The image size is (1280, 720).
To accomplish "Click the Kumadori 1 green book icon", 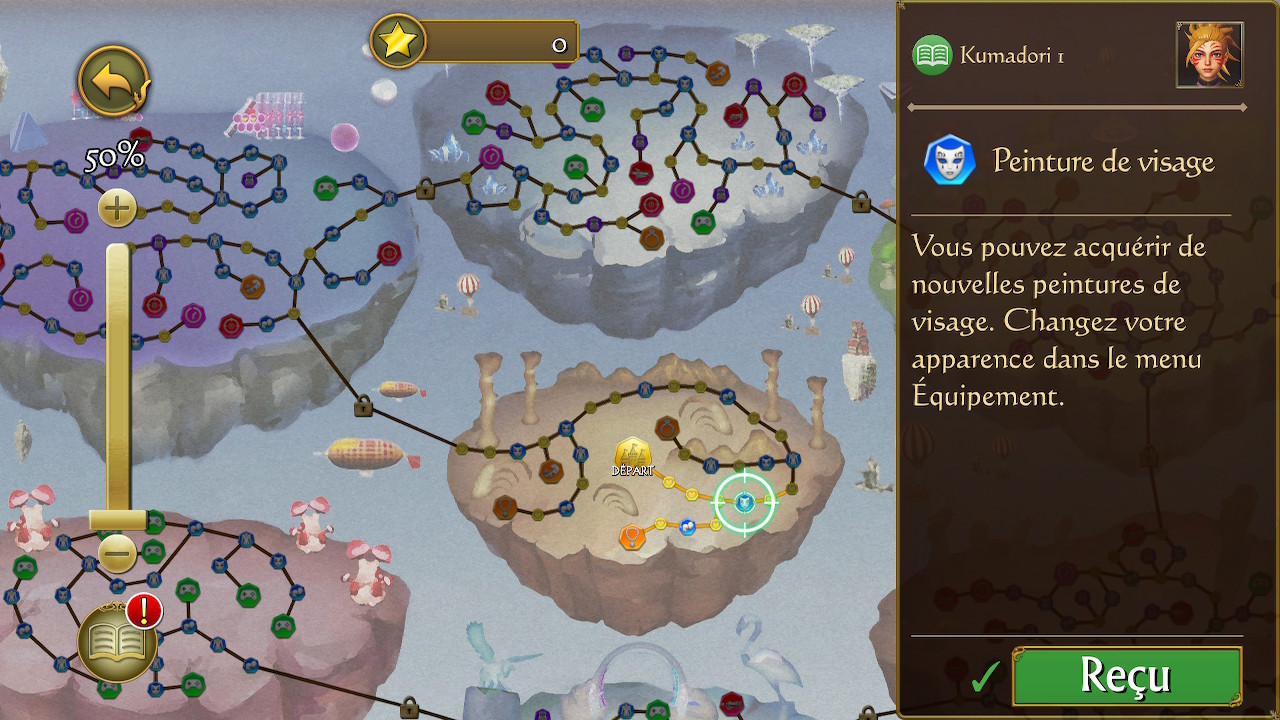I will (x=932, y=56).
